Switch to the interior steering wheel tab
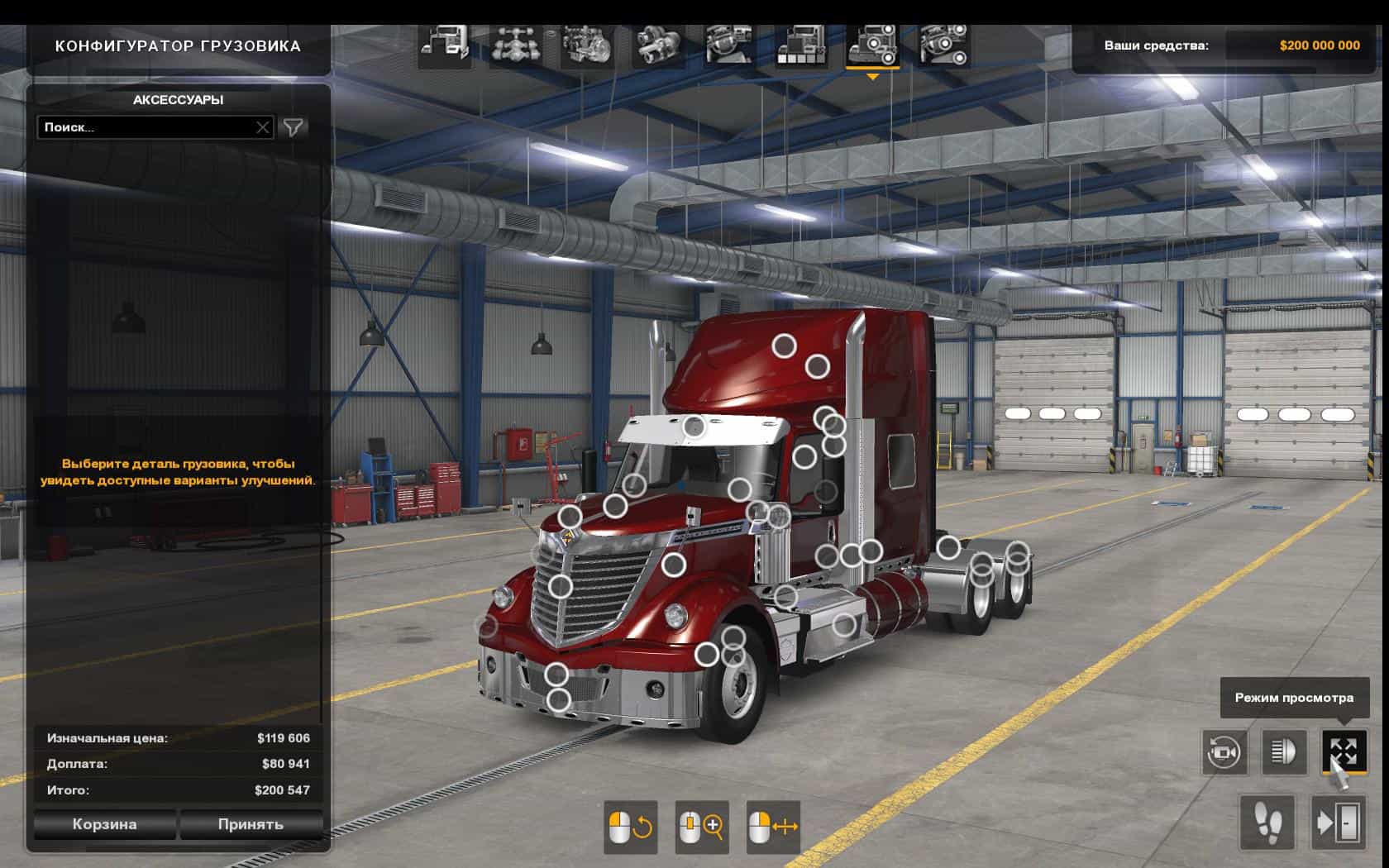The height and width of the screenshot is (868, 1389). [x=729, y=45]
